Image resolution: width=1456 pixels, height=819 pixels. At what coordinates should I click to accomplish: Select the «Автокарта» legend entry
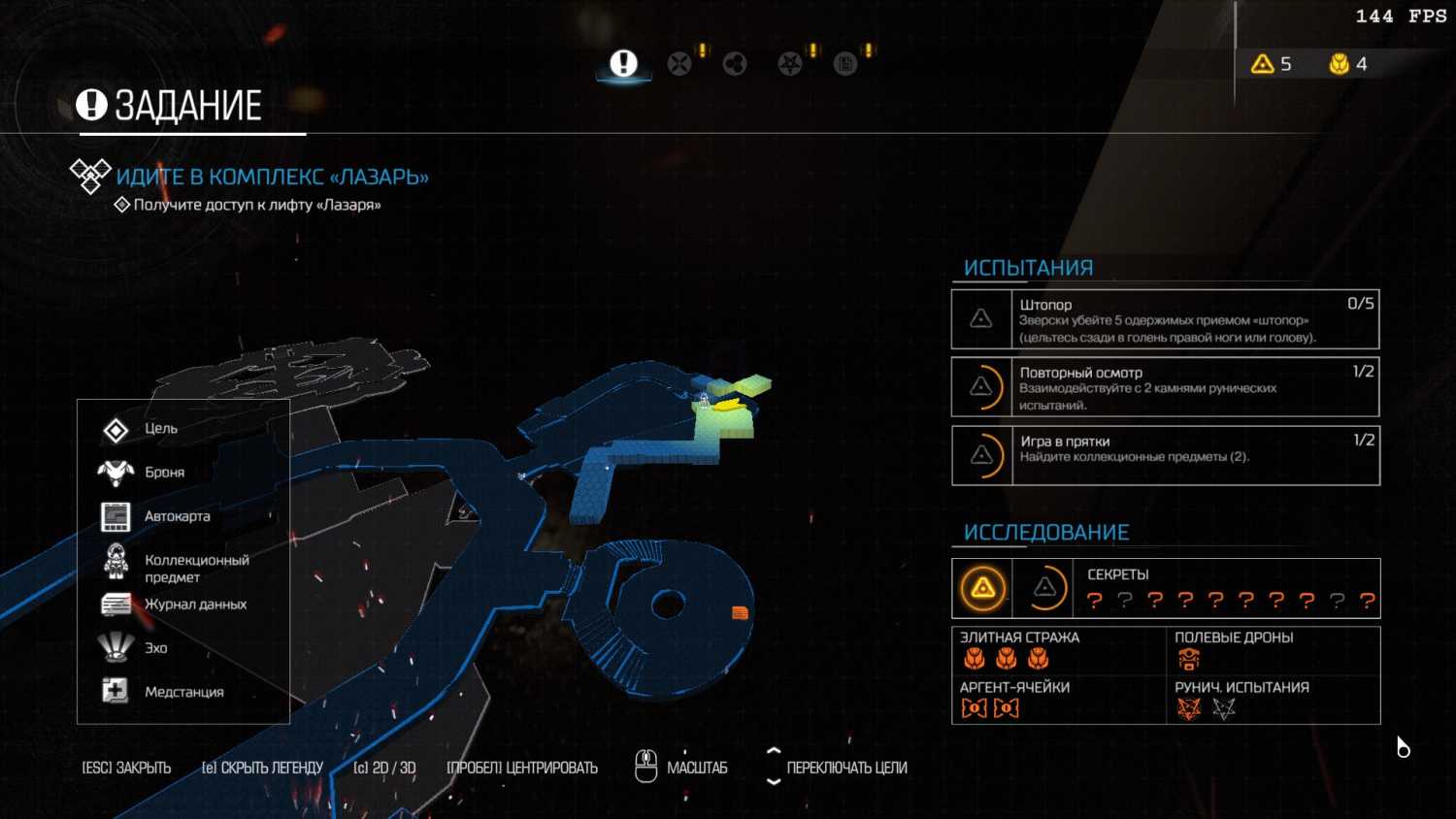tap(177, 516)
